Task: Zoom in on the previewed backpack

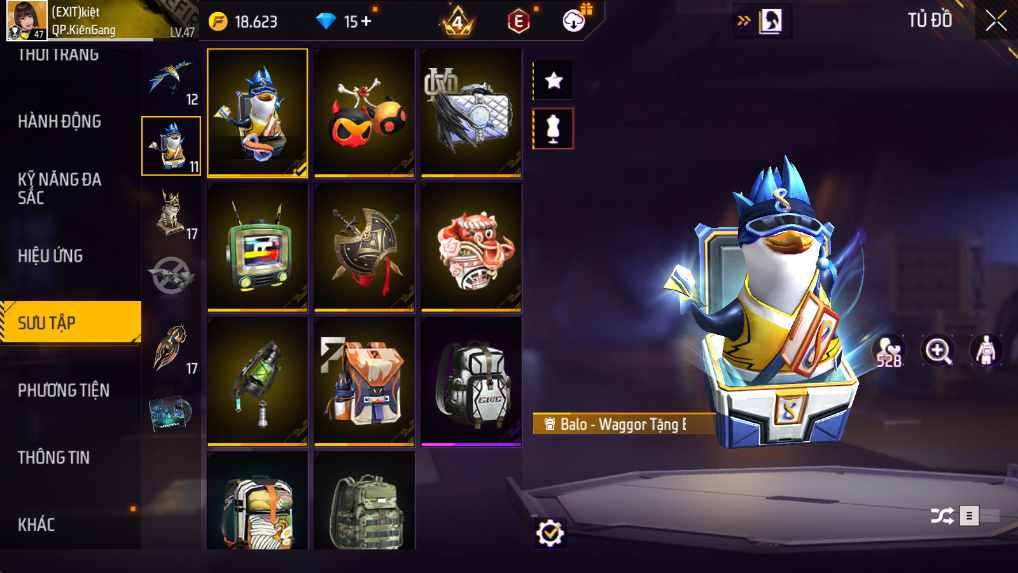Action: (938, 350)
